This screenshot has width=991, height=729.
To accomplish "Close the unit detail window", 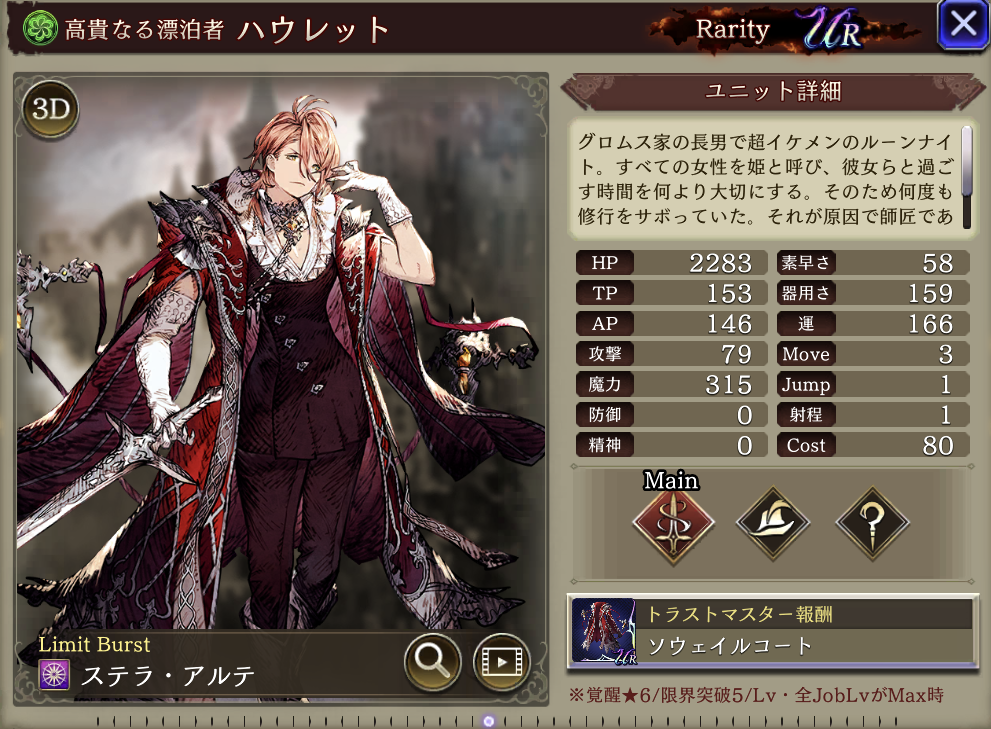I will (x=962, y=25).
